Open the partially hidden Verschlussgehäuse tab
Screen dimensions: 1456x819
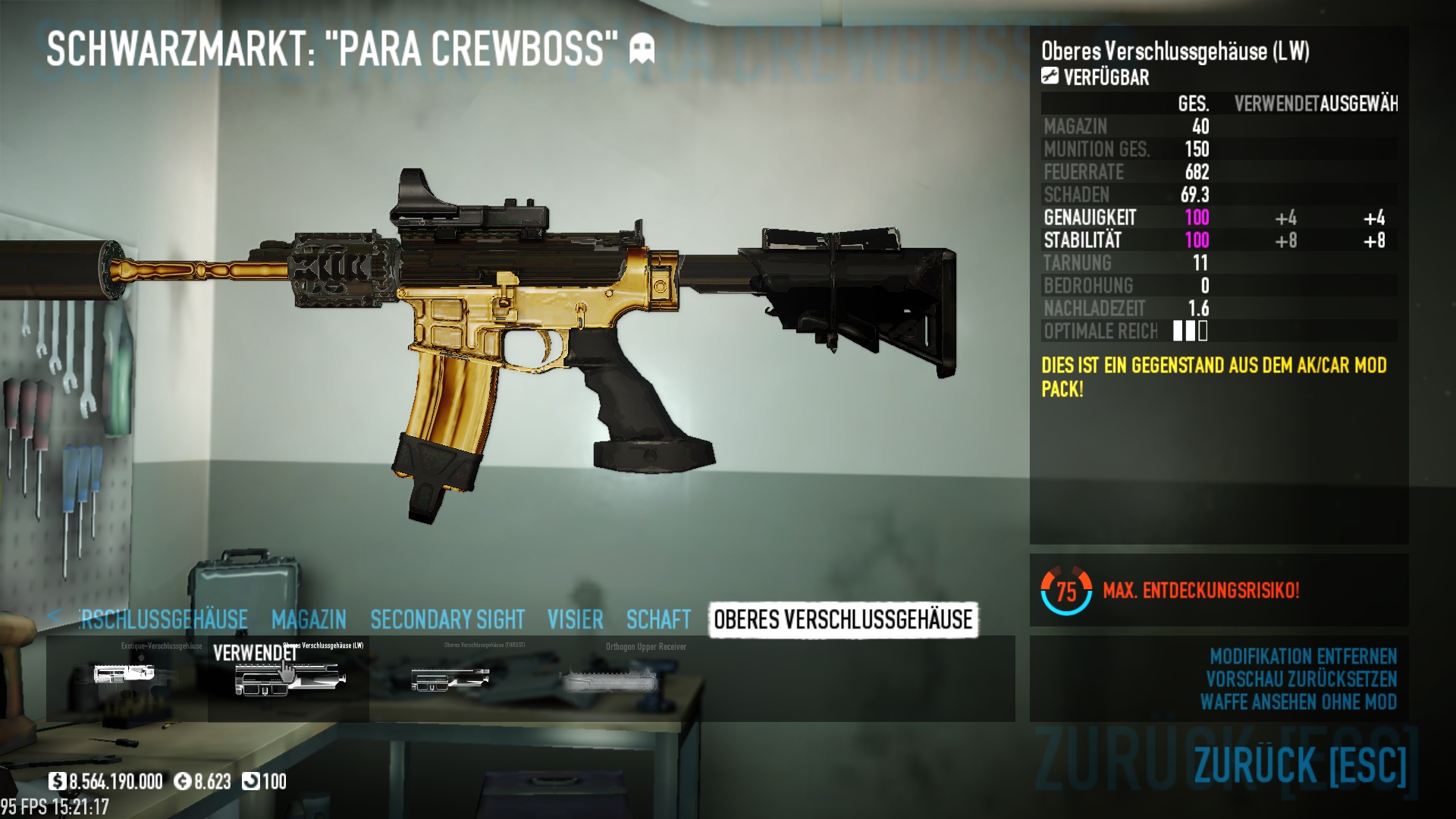click(x=164, y=620)
